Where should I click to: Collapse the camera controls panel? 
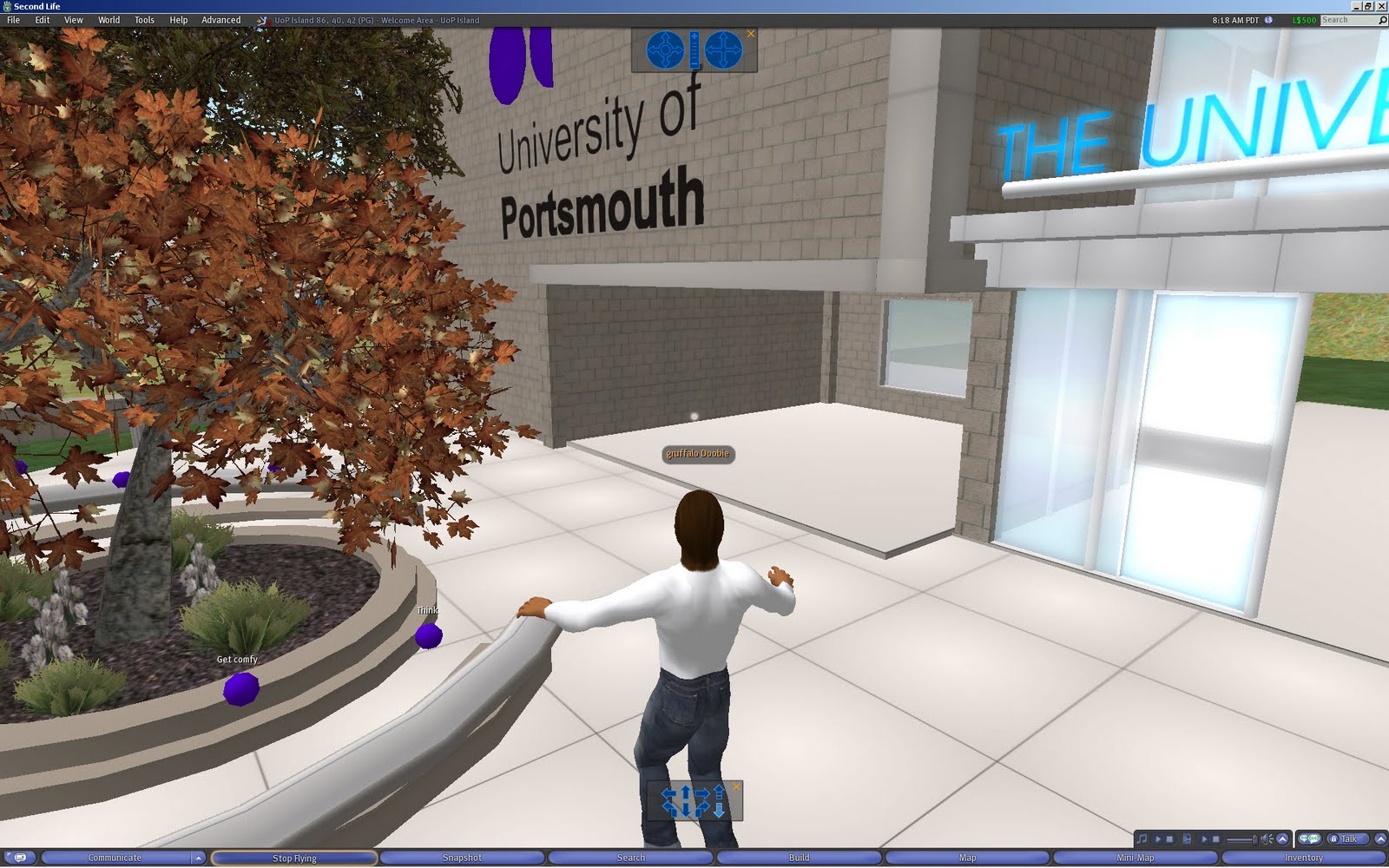pos(751,33)
